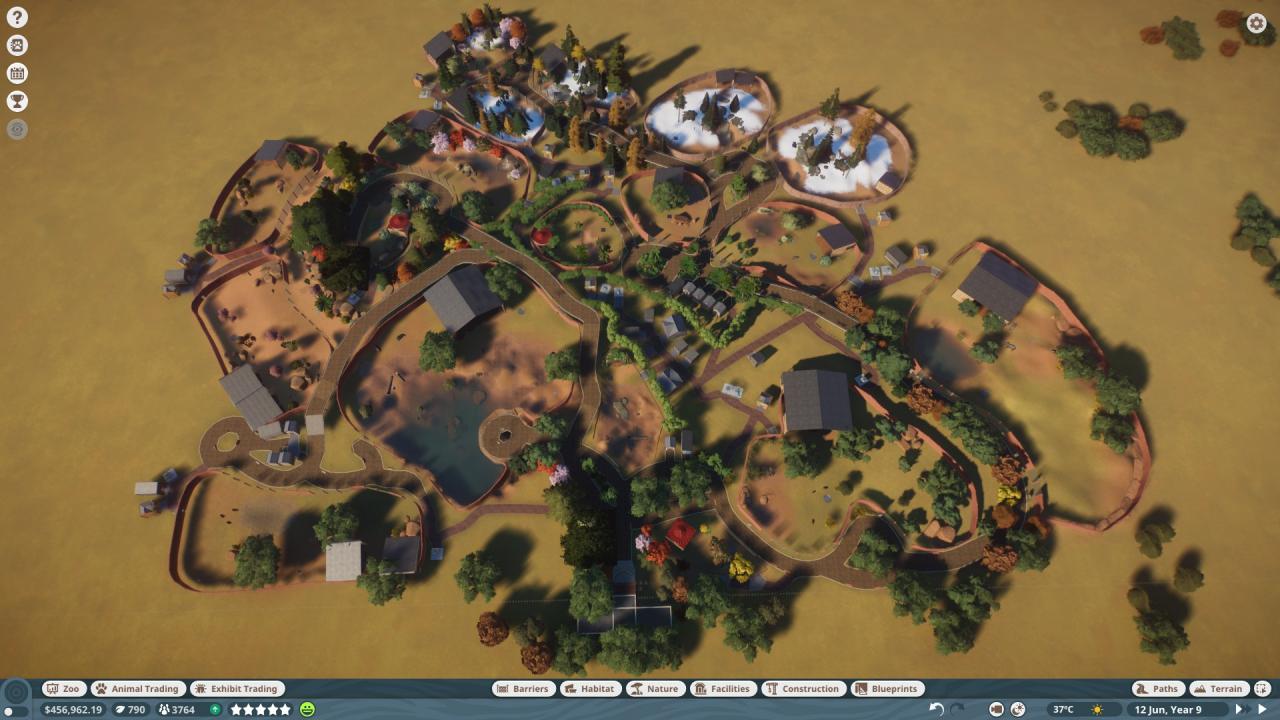The image size is (1280, 720).
Task: Open Exhibit Trading
Action: click(x=237, y=689)
